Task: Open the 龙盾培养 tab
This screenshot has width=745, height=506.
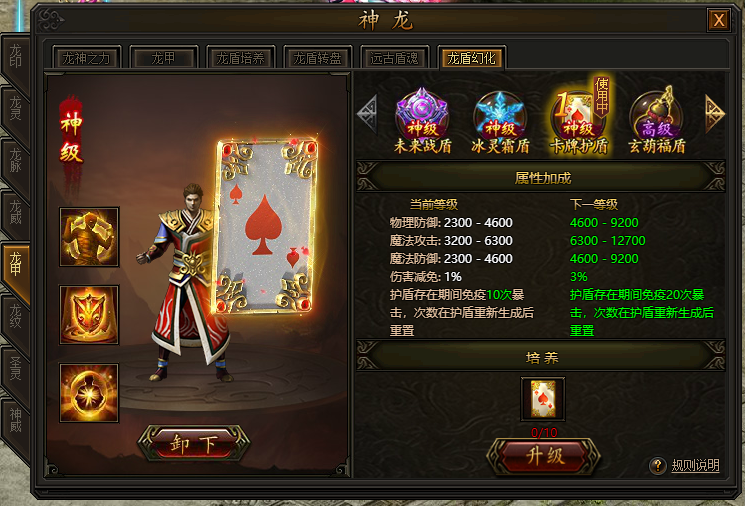Action: click(240, 59)
